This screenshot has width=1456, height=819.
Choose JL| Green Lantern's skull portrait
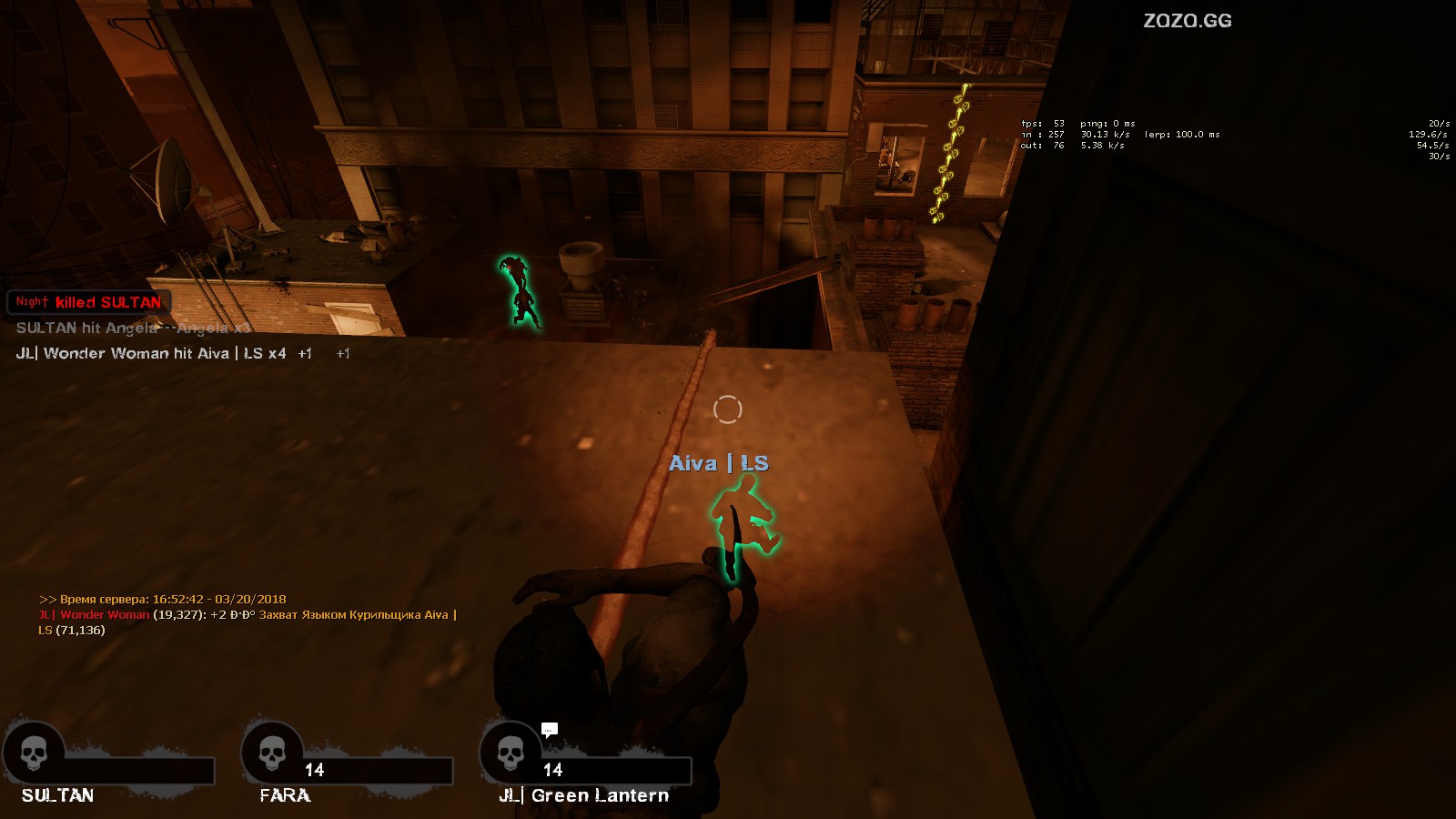pyautogui.click(x=511, y=753)
